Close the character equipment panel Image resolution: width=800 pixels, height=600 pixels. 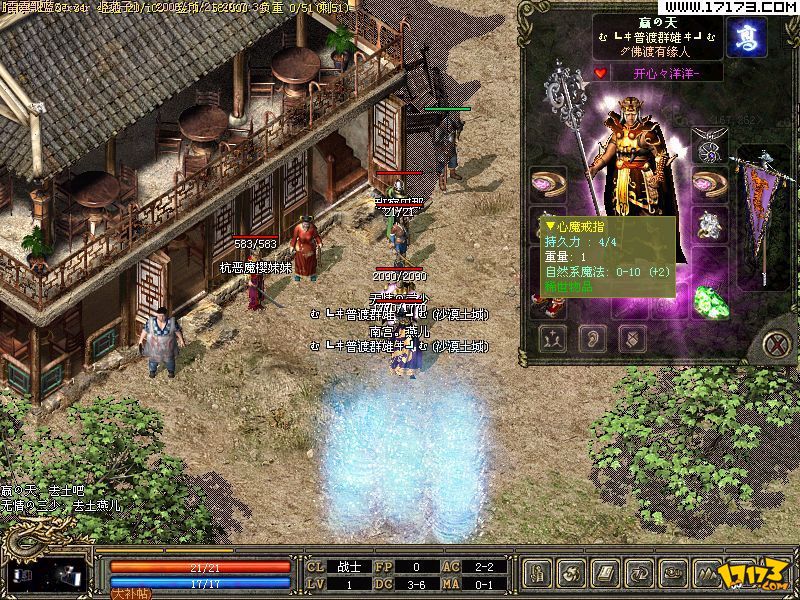pyautogui.click(x=777, y=346)
